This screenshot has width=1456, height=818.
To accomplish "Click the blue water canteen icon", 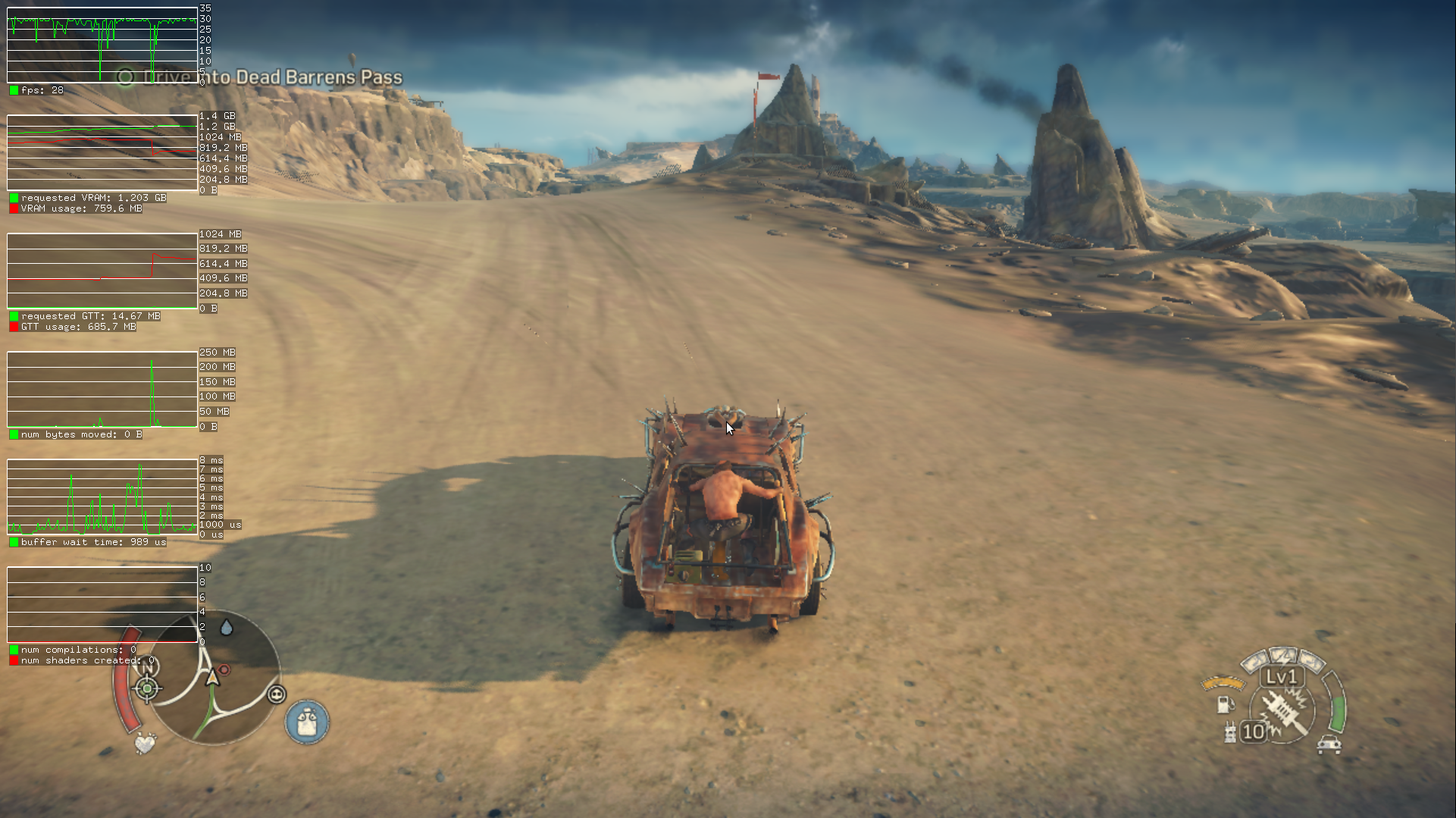I will (307, 721).
